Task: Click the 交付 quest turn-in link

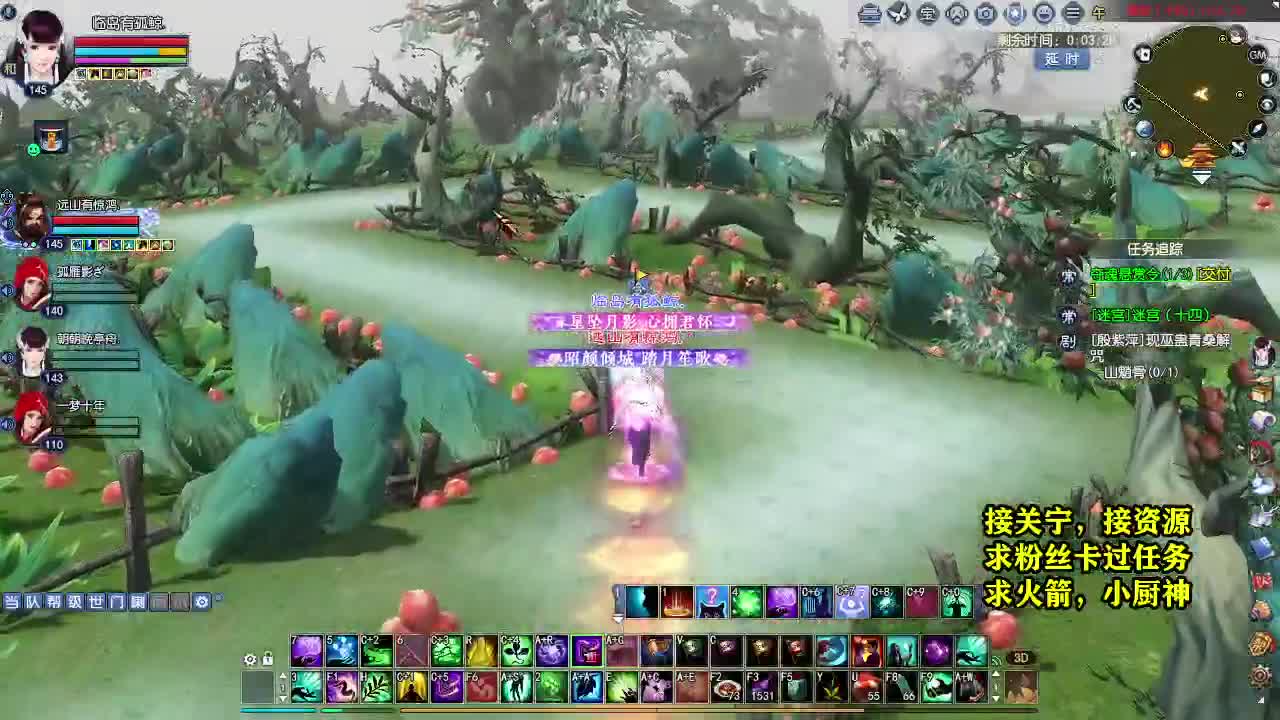Action: pos(1215,274)
